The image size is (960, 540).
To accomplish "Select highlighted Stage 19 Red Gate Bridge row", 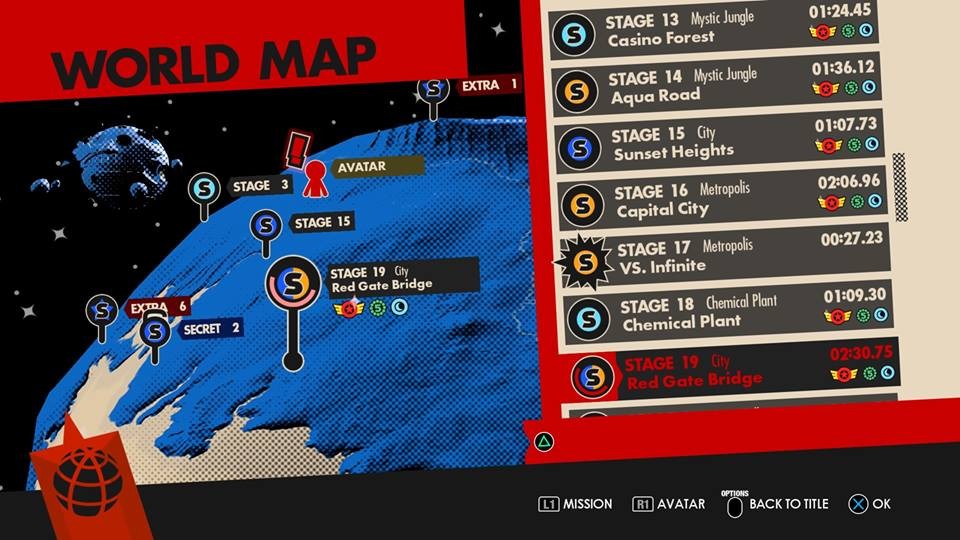I will pos(730,370).
